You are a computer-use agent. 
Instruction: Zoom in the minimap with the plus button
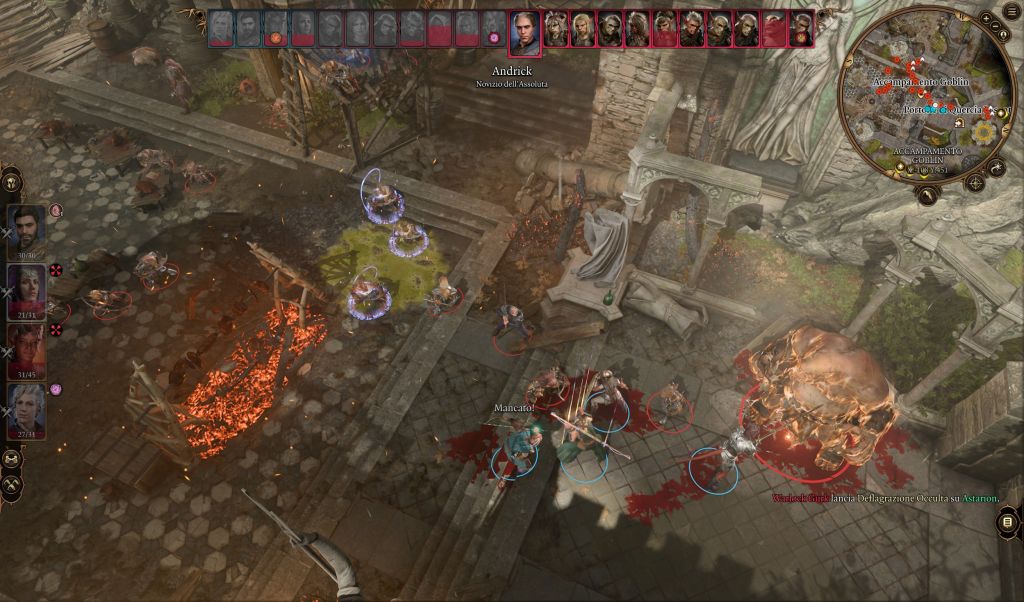(x=987, y=20)
